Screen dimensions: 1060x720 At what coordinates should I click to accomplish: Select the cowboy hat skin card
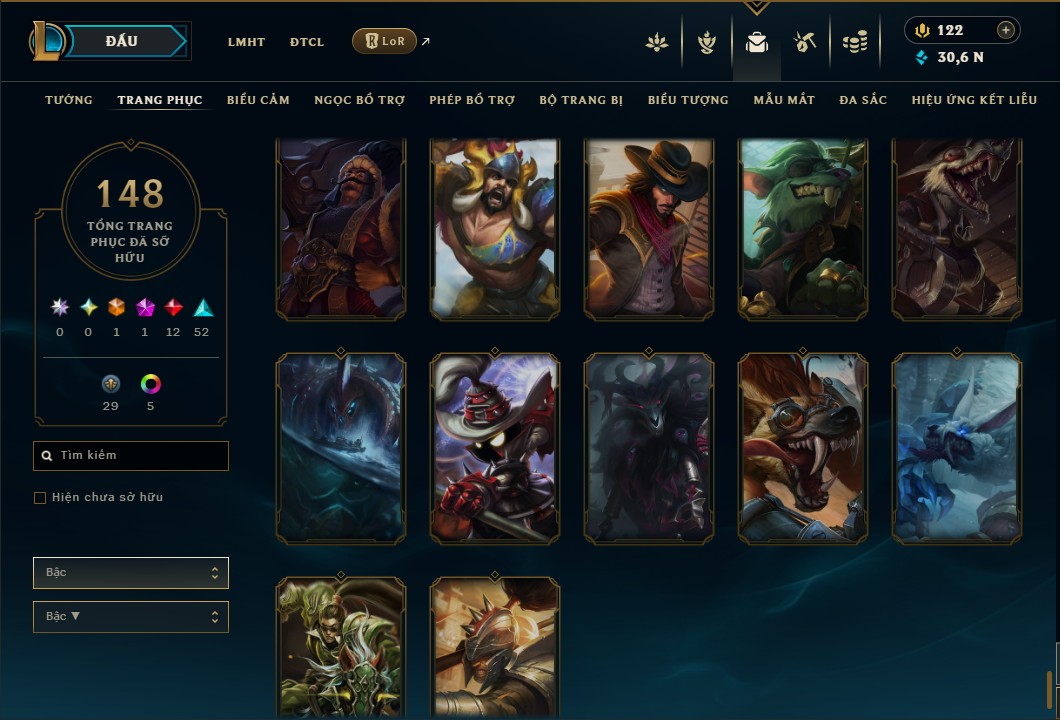pos(649,229)
